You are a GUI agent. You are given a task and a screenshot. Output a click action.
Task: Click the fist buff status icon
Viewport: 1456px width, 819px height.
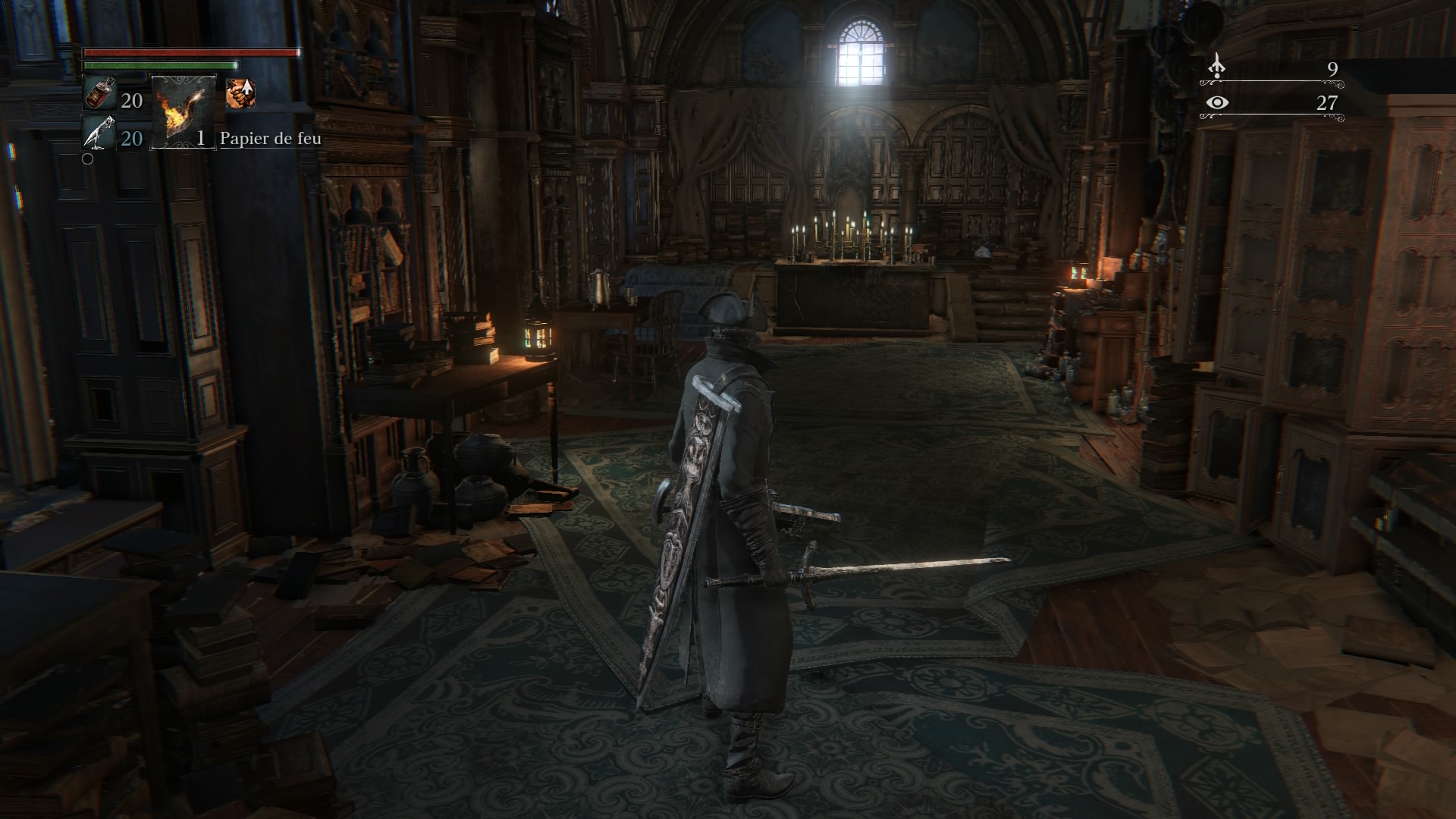click(x=240, y=93)
